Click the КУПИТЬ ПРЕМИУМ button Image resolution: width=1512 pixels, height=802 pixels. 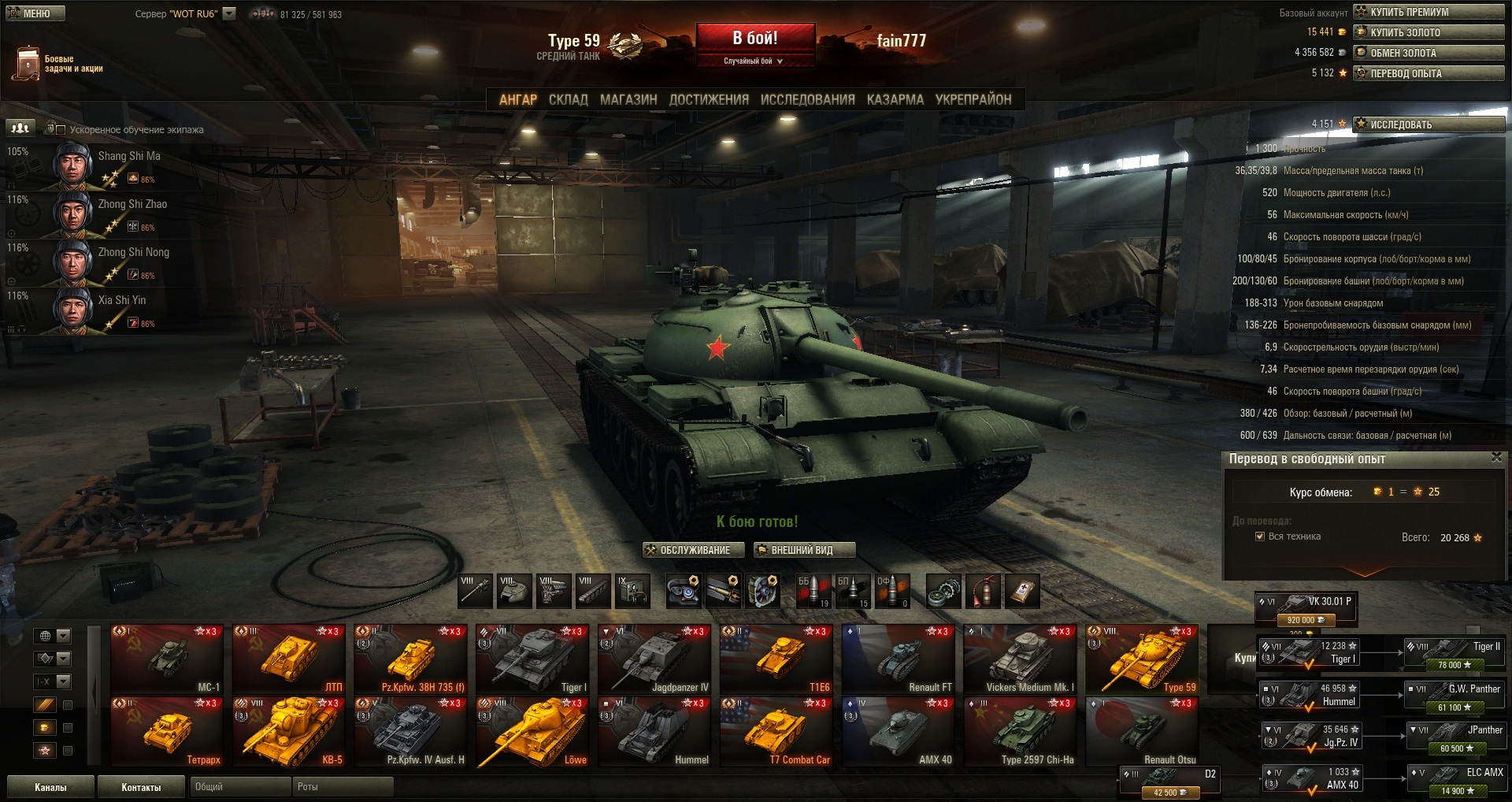coord(1429,12)
